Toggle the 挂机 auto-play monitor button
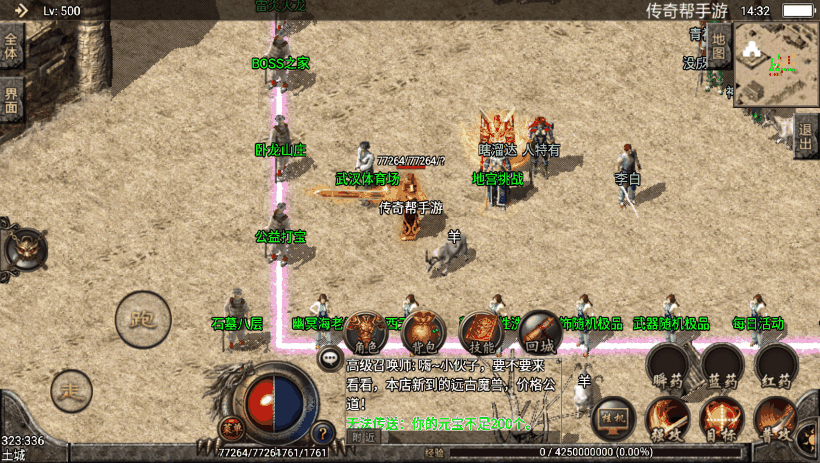The image size is (820, 463). pyautogui.click(x=612, y=418)
